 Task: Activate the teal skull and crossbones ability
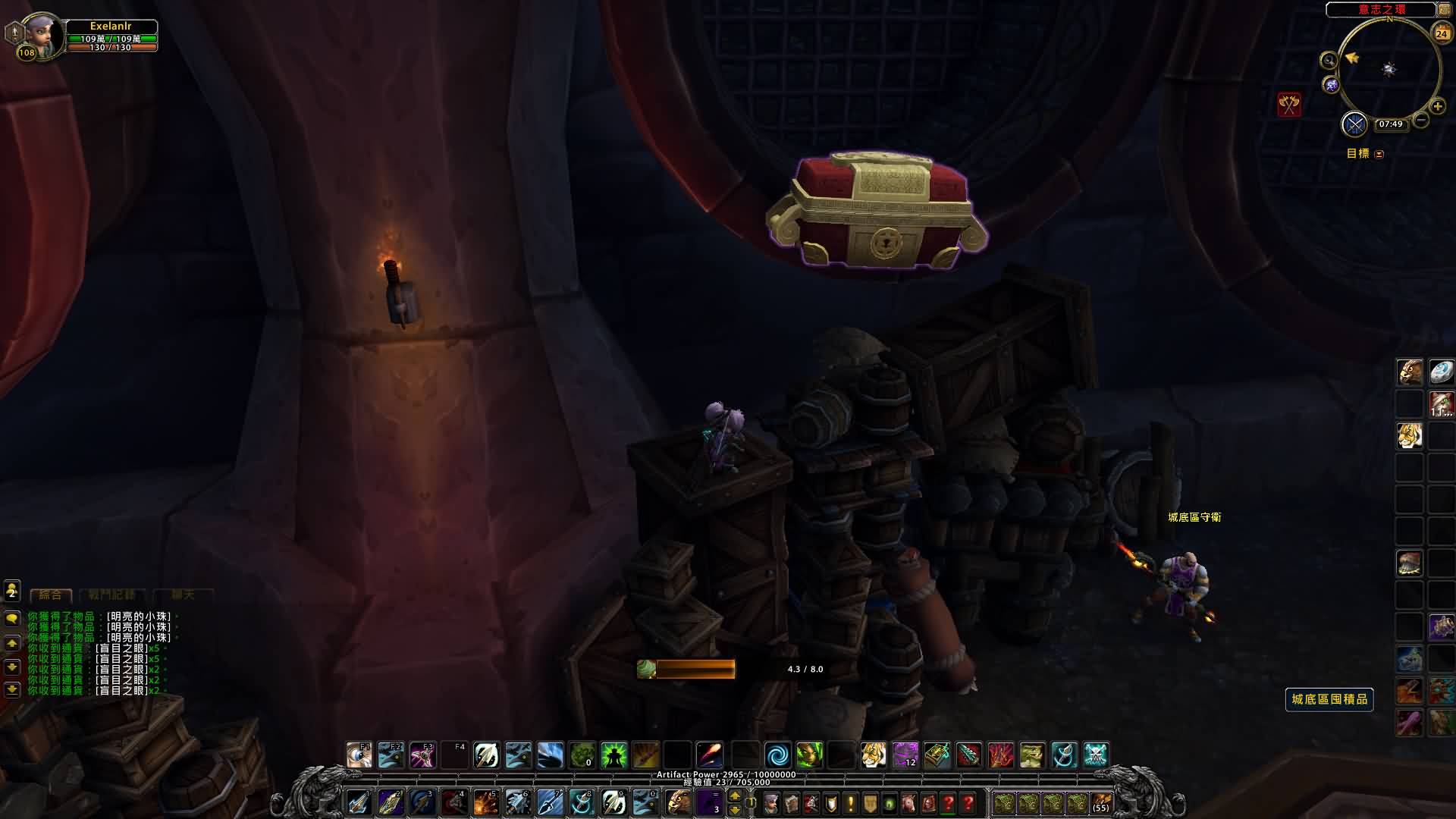[1096, 755]
